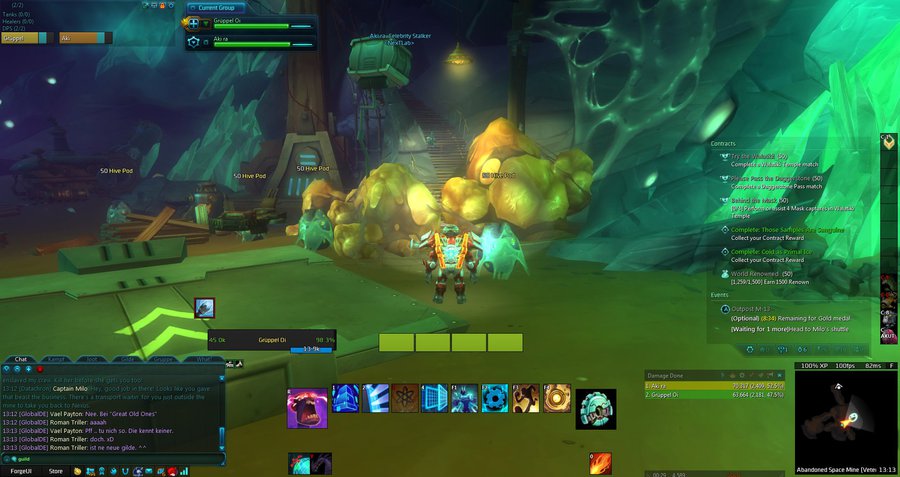Select the Gilde chat tab

pyautogui.click(x=128, y=358)
